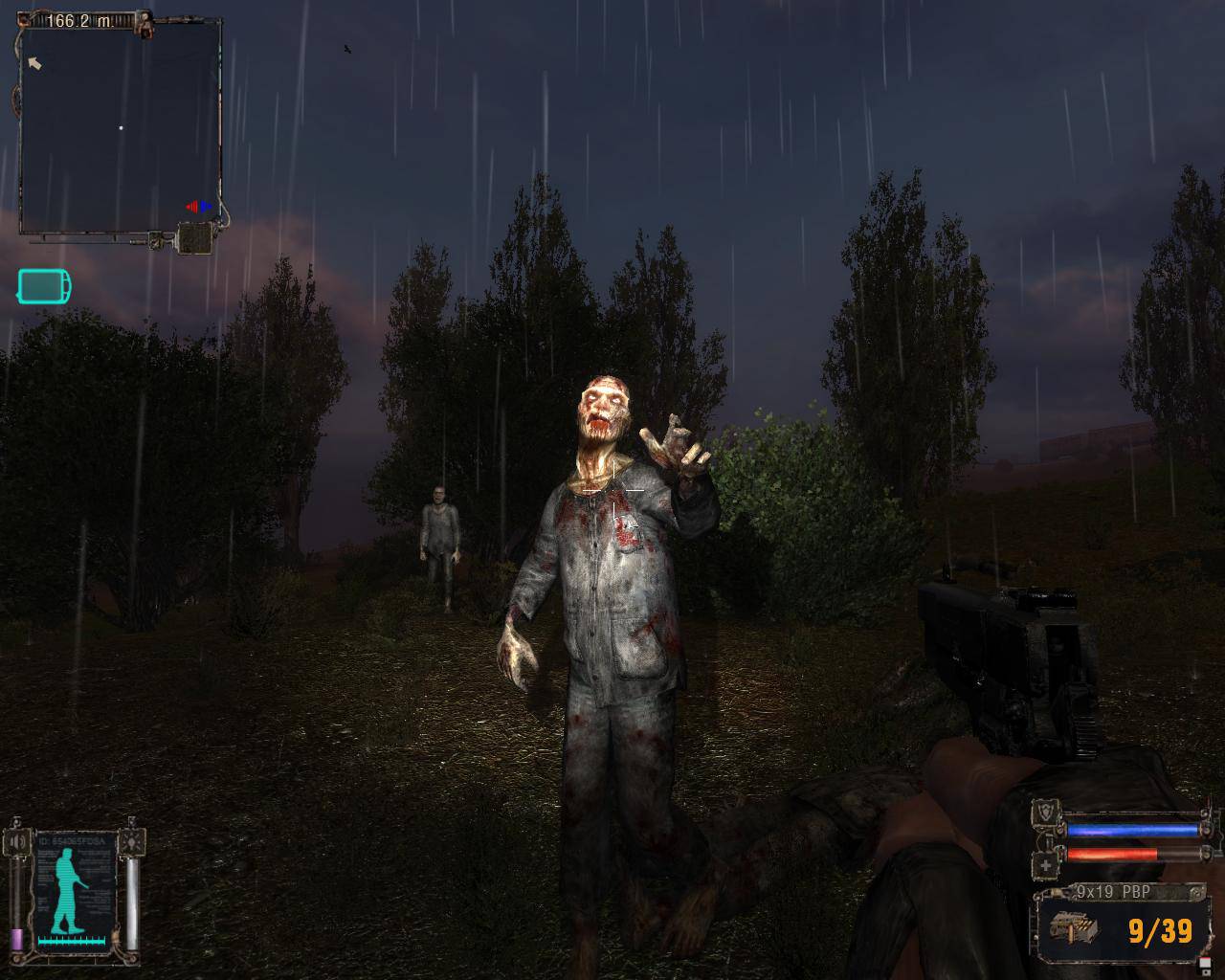Toggle the red enemy contact arrow on the minimap
1225x980 pixels.
[193, 207]
